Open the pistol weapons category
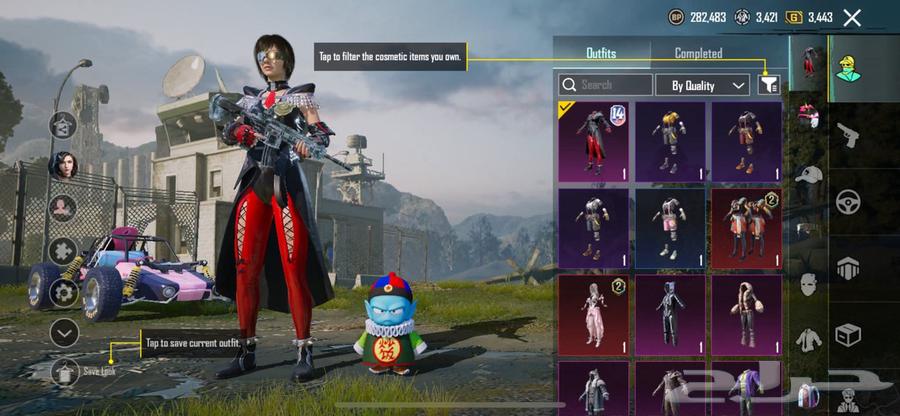 846,132
